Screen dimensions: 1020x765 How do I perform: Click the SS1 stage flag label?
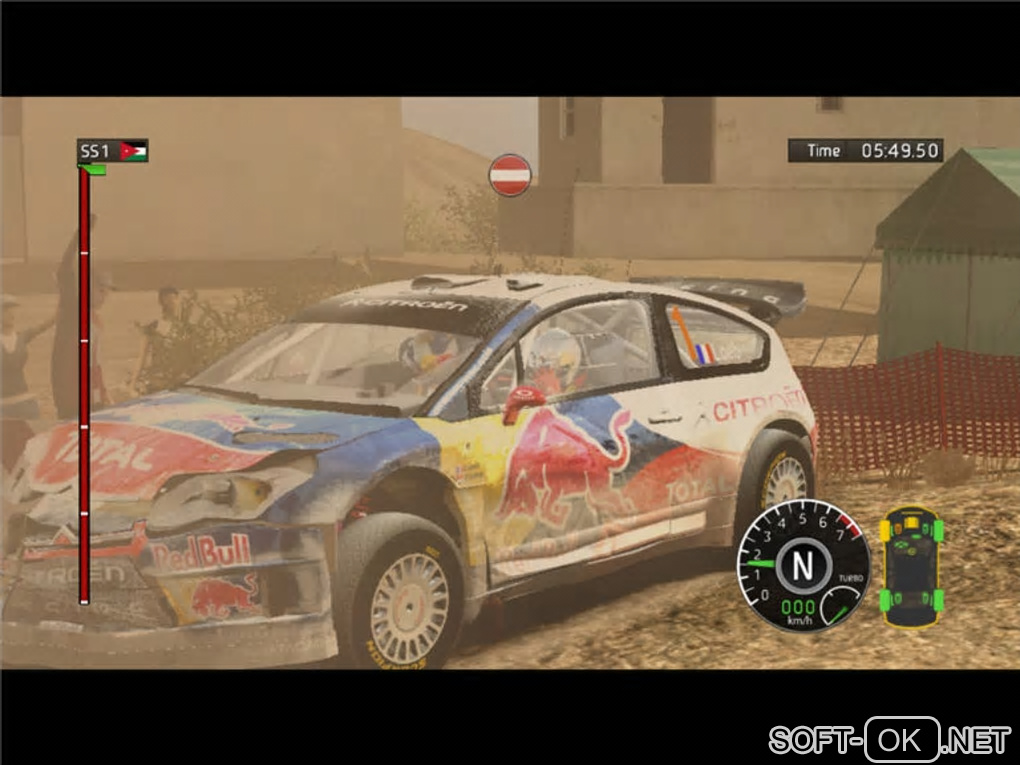pyautogui.click(x=113, y=151)
